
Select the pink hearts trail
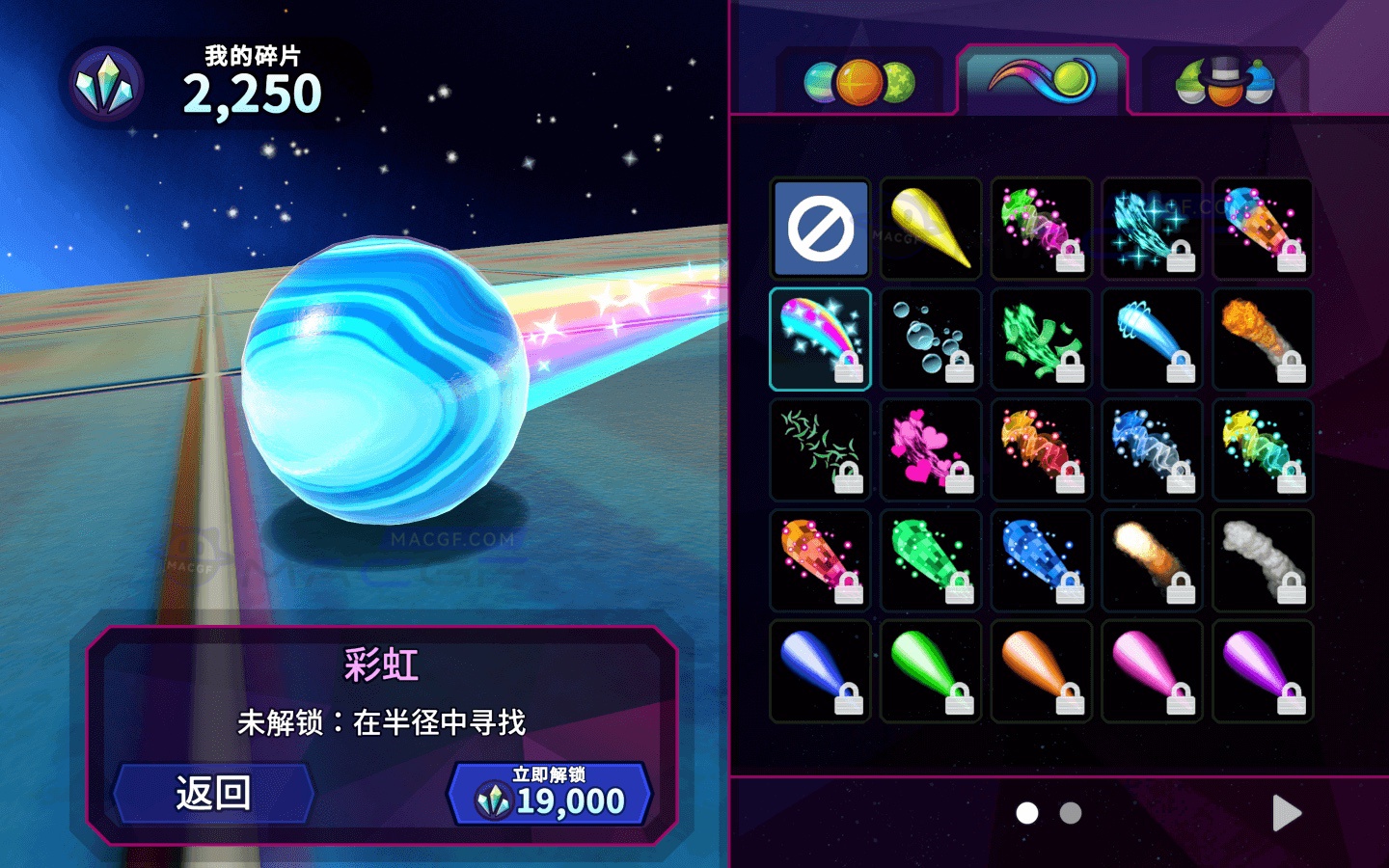(931, 449)
